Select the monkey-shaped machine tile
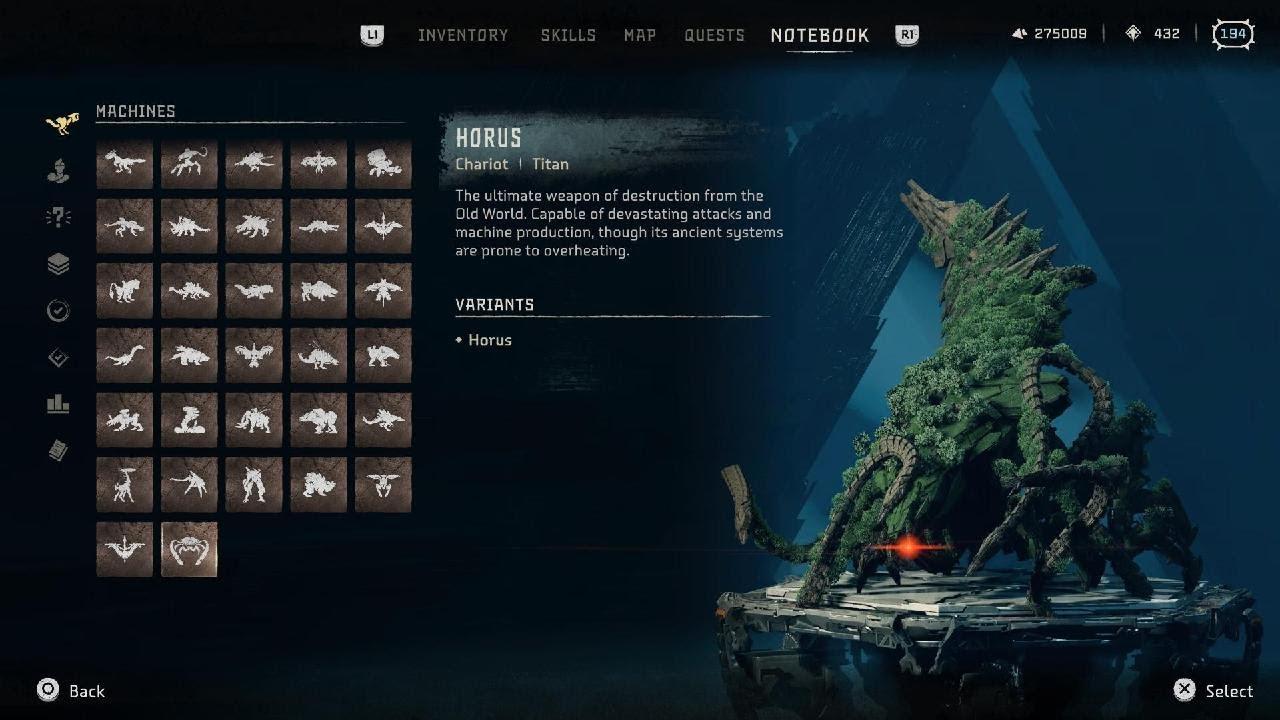The width and height of the screenshot is (1280, 720). click(189, 163)
